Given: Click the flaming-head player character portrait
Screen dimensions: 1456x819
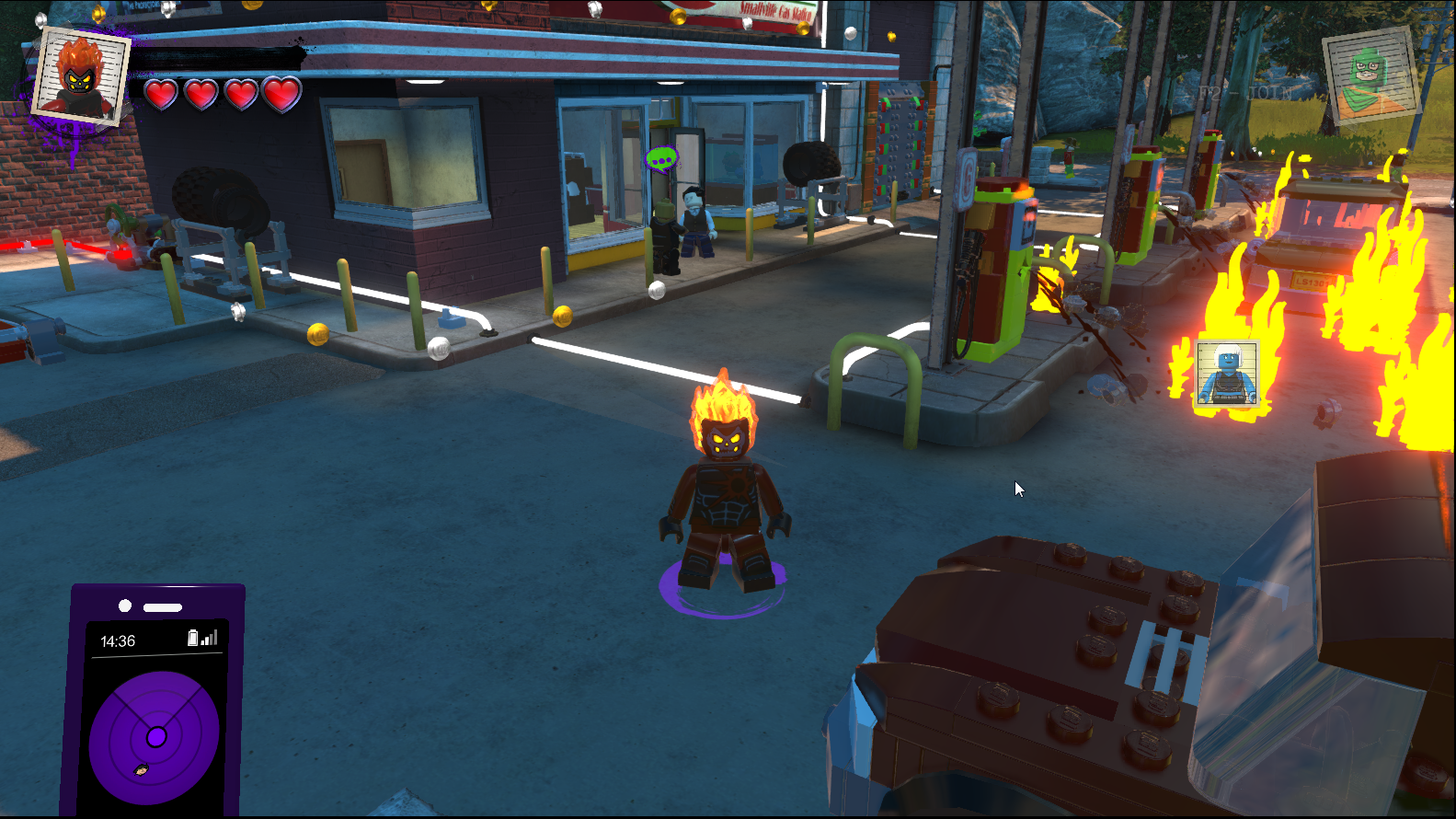Looking at the screenshot, I should (80, 75).
